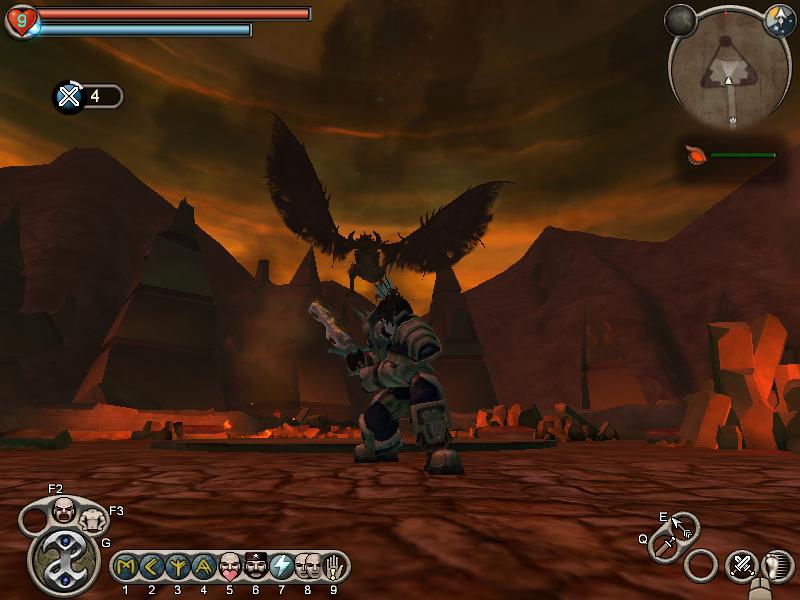Equip the sword melee weapon slot

click(664, 546)
